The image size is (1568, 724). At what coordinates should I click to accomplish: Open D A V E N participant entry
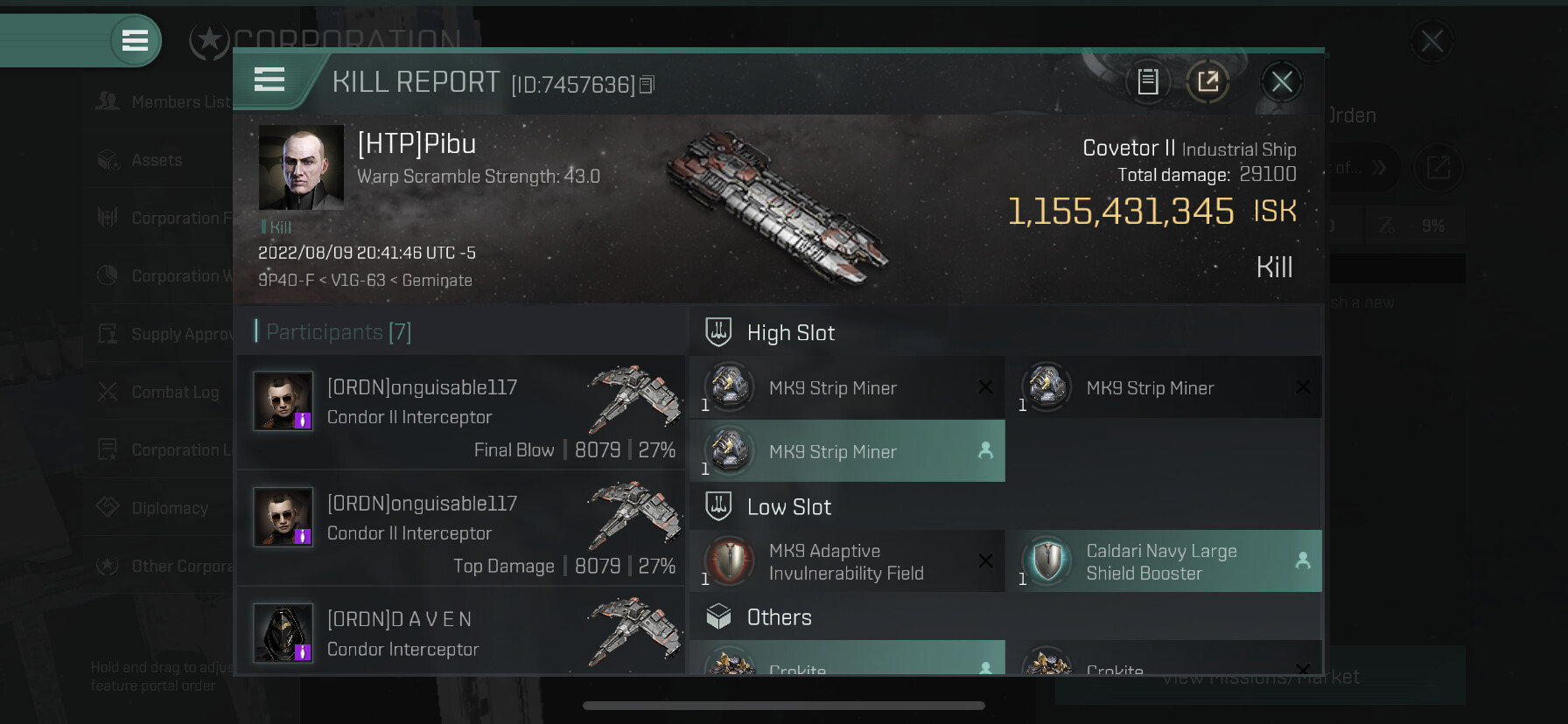(461, 632)
